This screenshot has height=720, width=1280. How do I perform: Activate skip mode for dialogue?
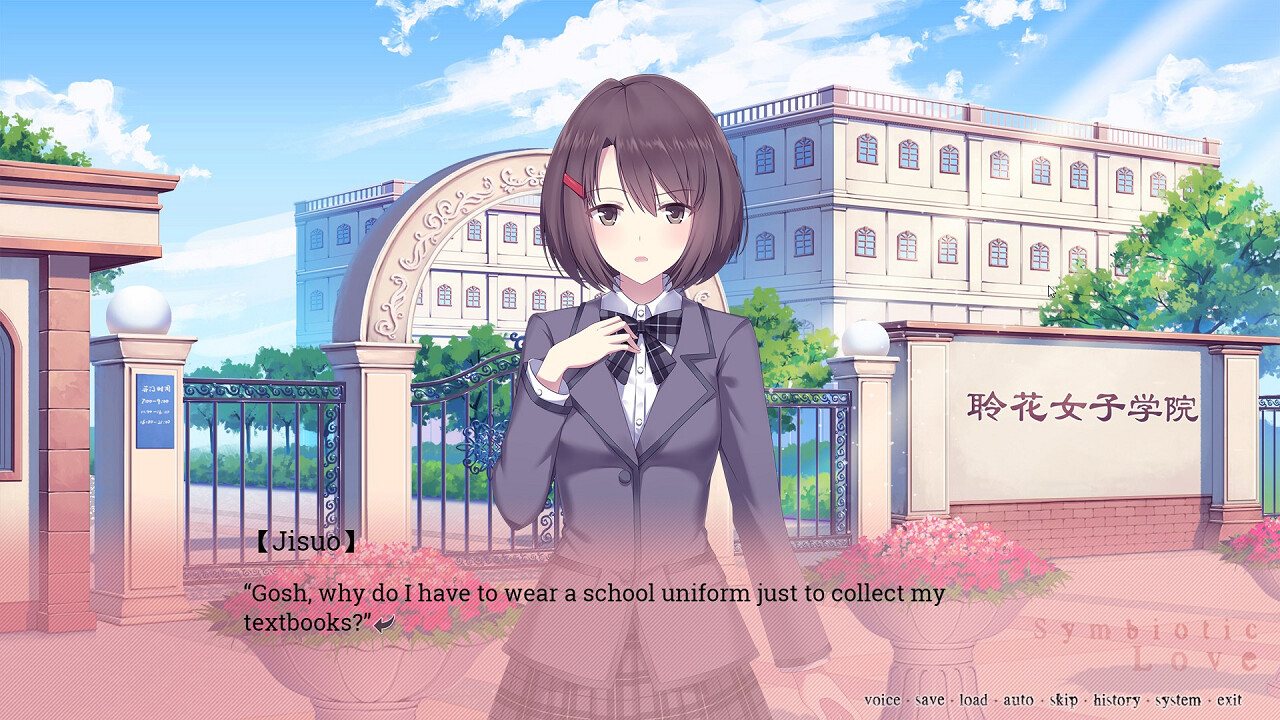click(x=1063, y=700)
